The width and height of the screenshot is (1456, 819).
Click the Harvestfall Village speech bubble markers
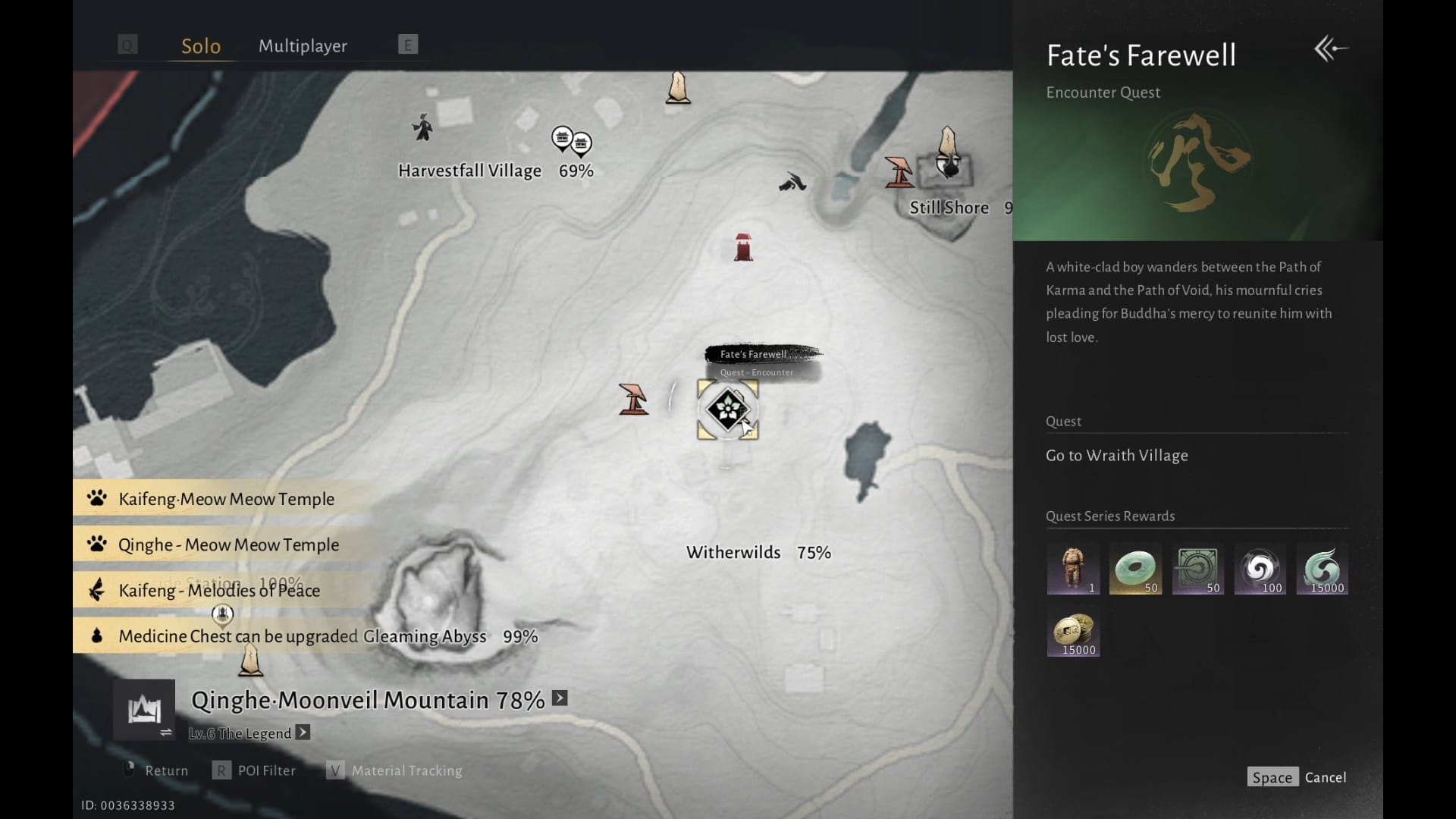(x=571, y=141)
